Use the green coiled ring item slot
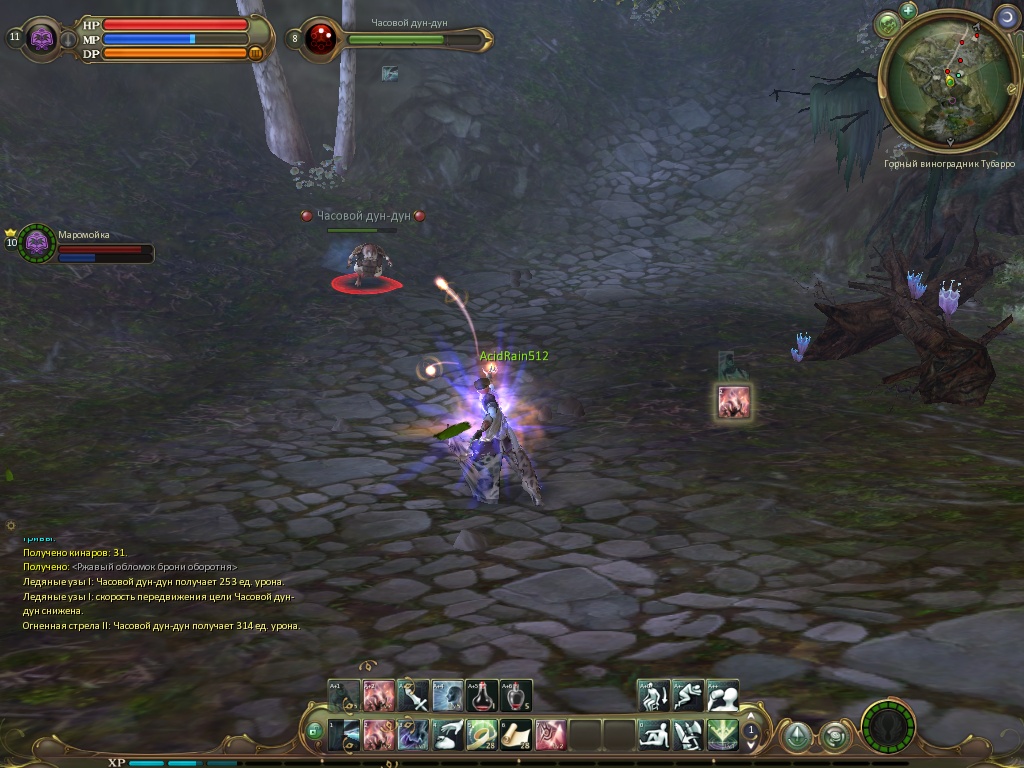This screenshot has height=768, width=1024. [x=481, y=735]
